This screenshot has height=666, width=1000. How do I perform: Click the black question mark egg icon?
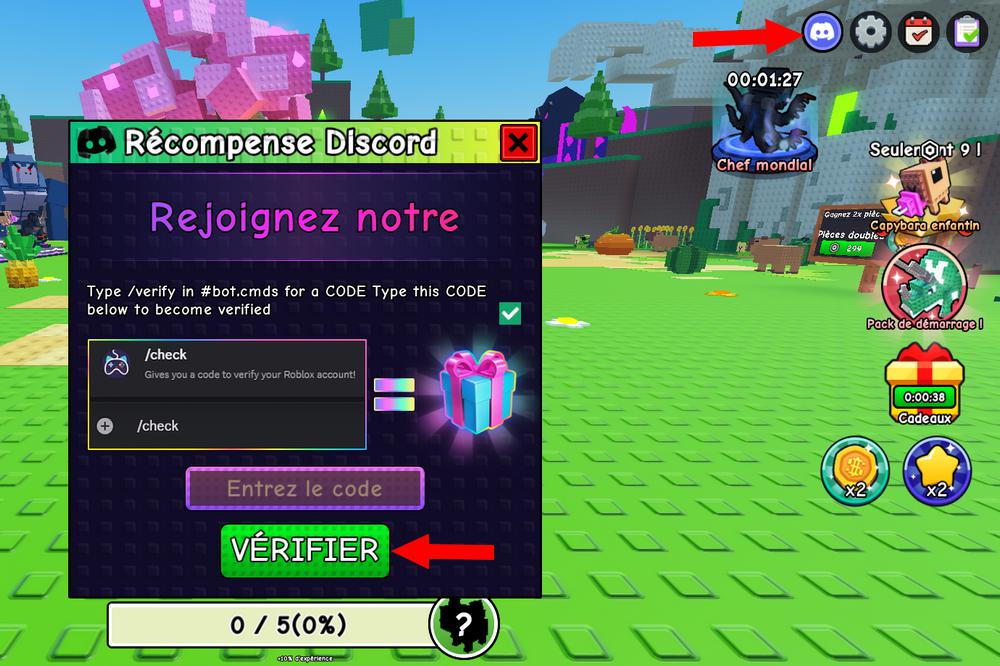[463, 626]
